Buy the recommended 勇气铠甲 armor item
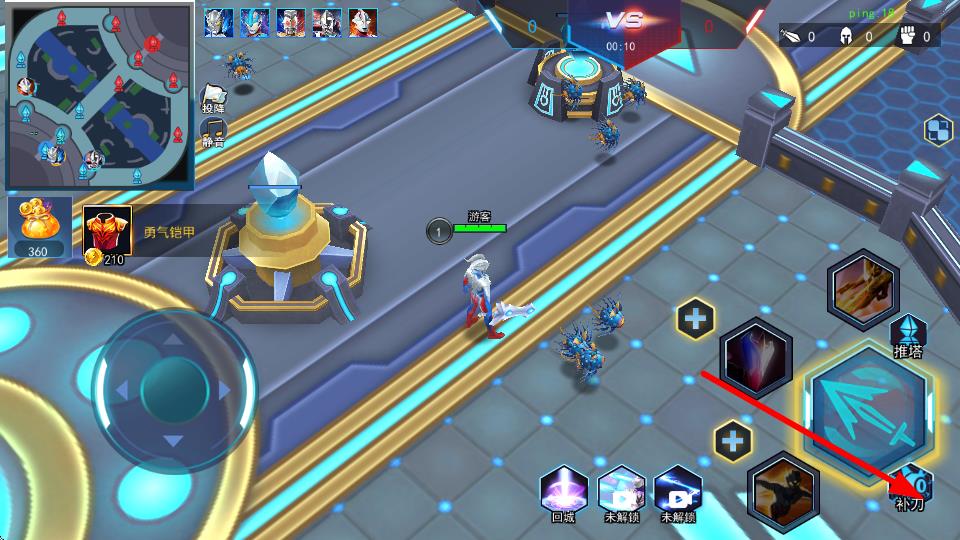 107,232
